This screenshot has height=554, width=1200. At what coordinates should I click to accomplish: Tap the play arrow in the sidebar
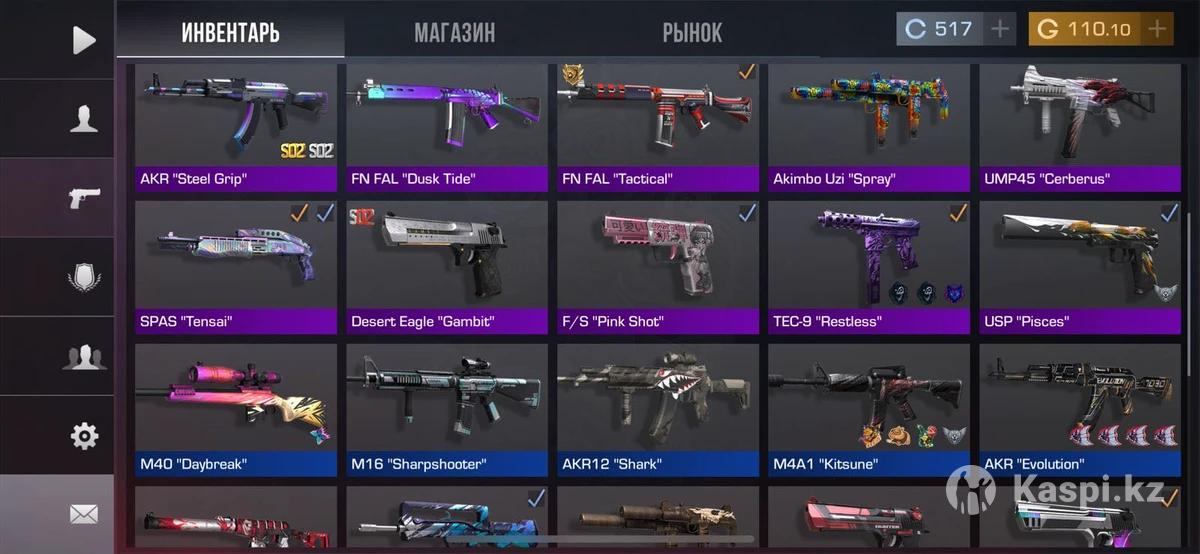coord(84,40)
